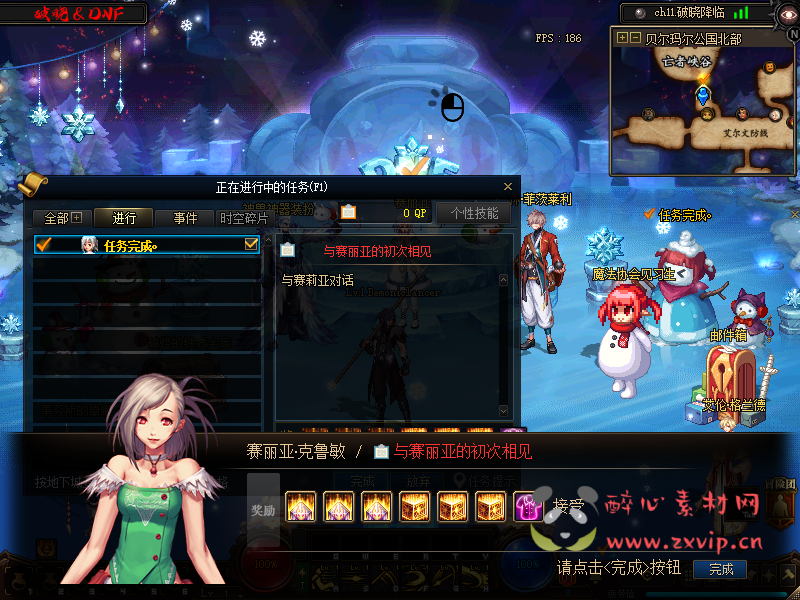Open the 时空碎片 quest tab

coord(244,218)
